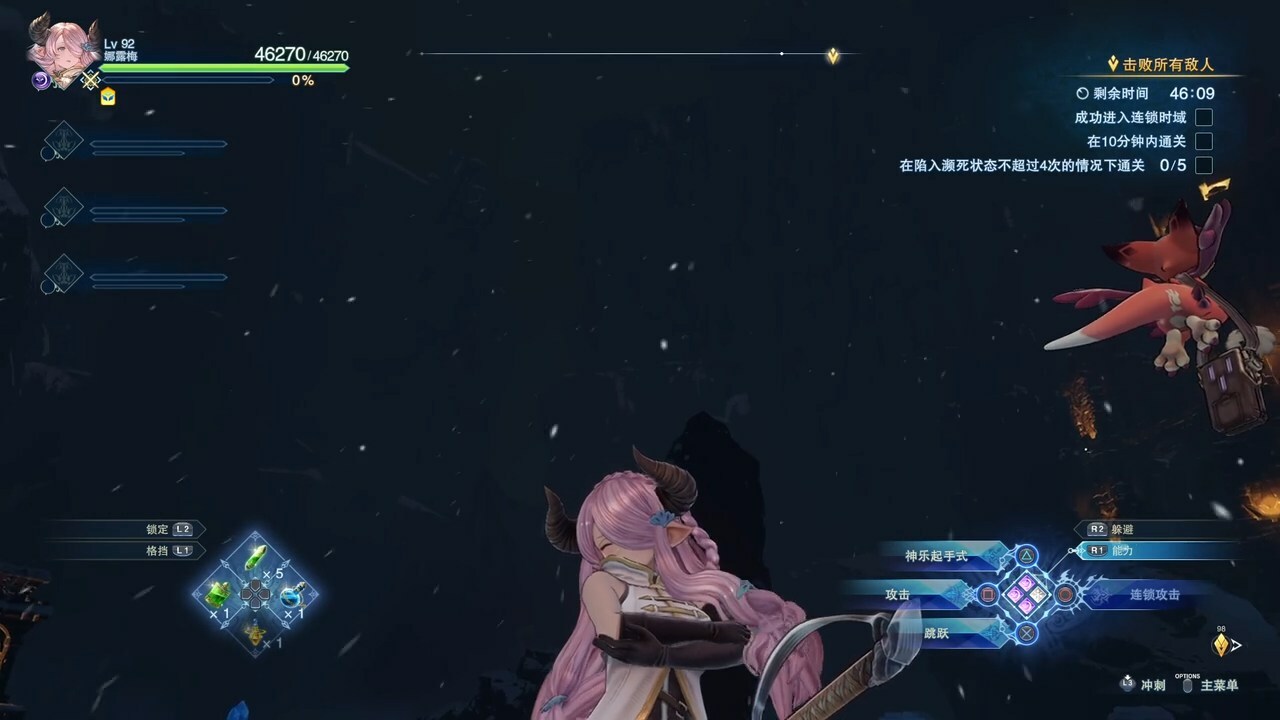Click the 锁定 lock-on label
The image size is (1280, 720).
coord(158,529)
